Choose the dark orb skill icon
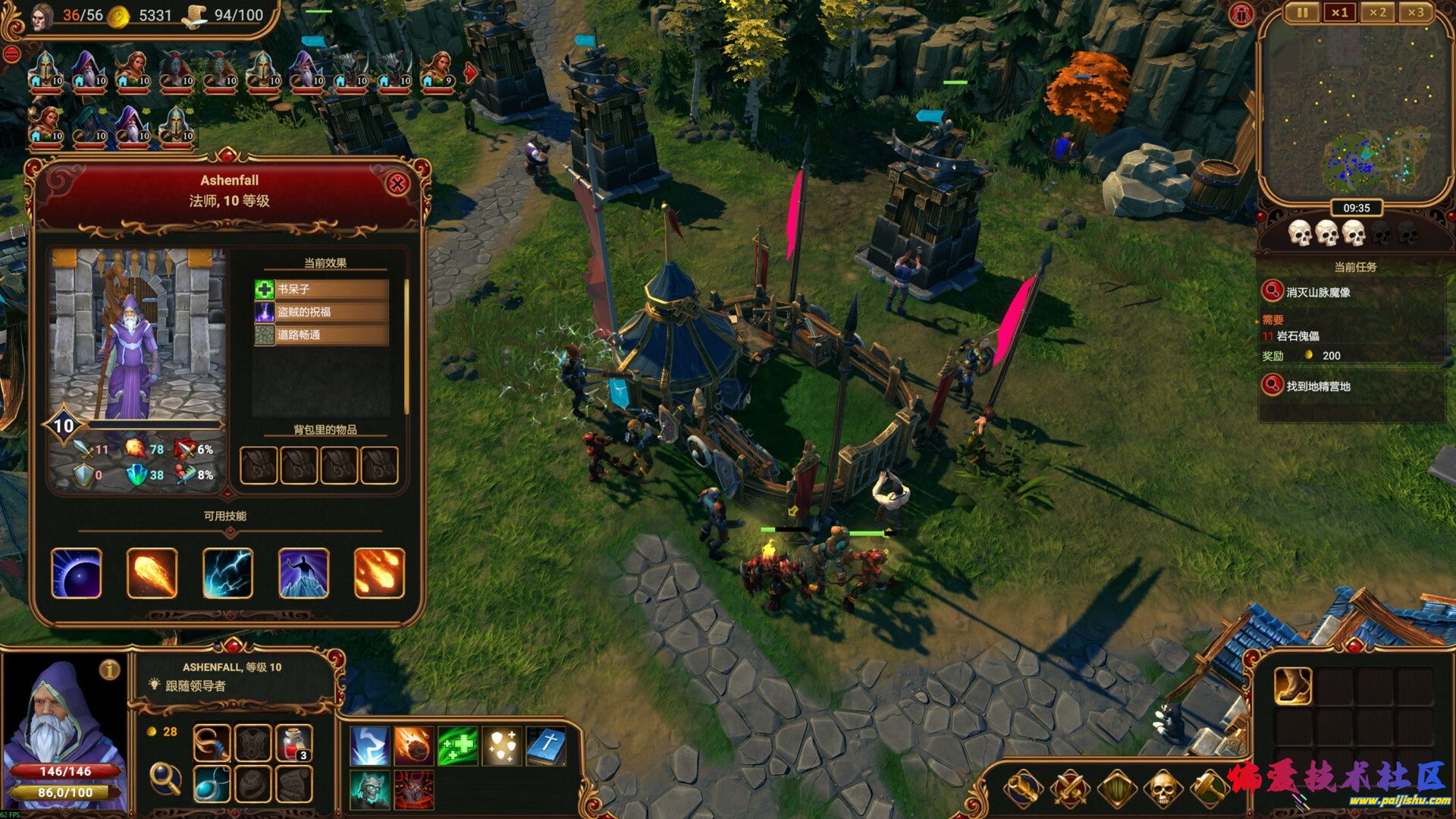This screenshot has height=819, width=1456. click(x=77, y=573)
